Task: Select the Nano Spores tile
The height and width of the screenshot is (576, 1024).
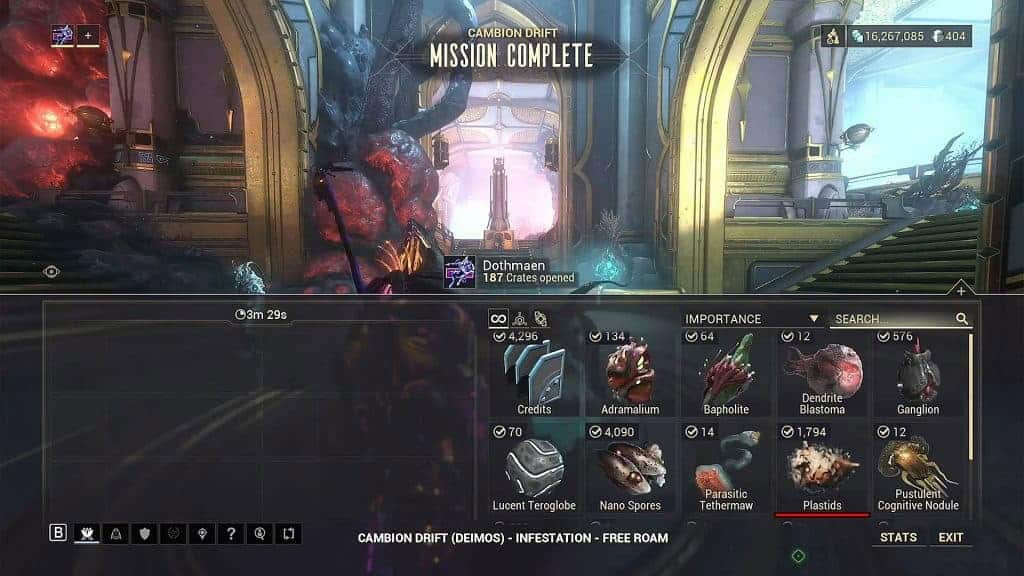Action: coord(630,468)
